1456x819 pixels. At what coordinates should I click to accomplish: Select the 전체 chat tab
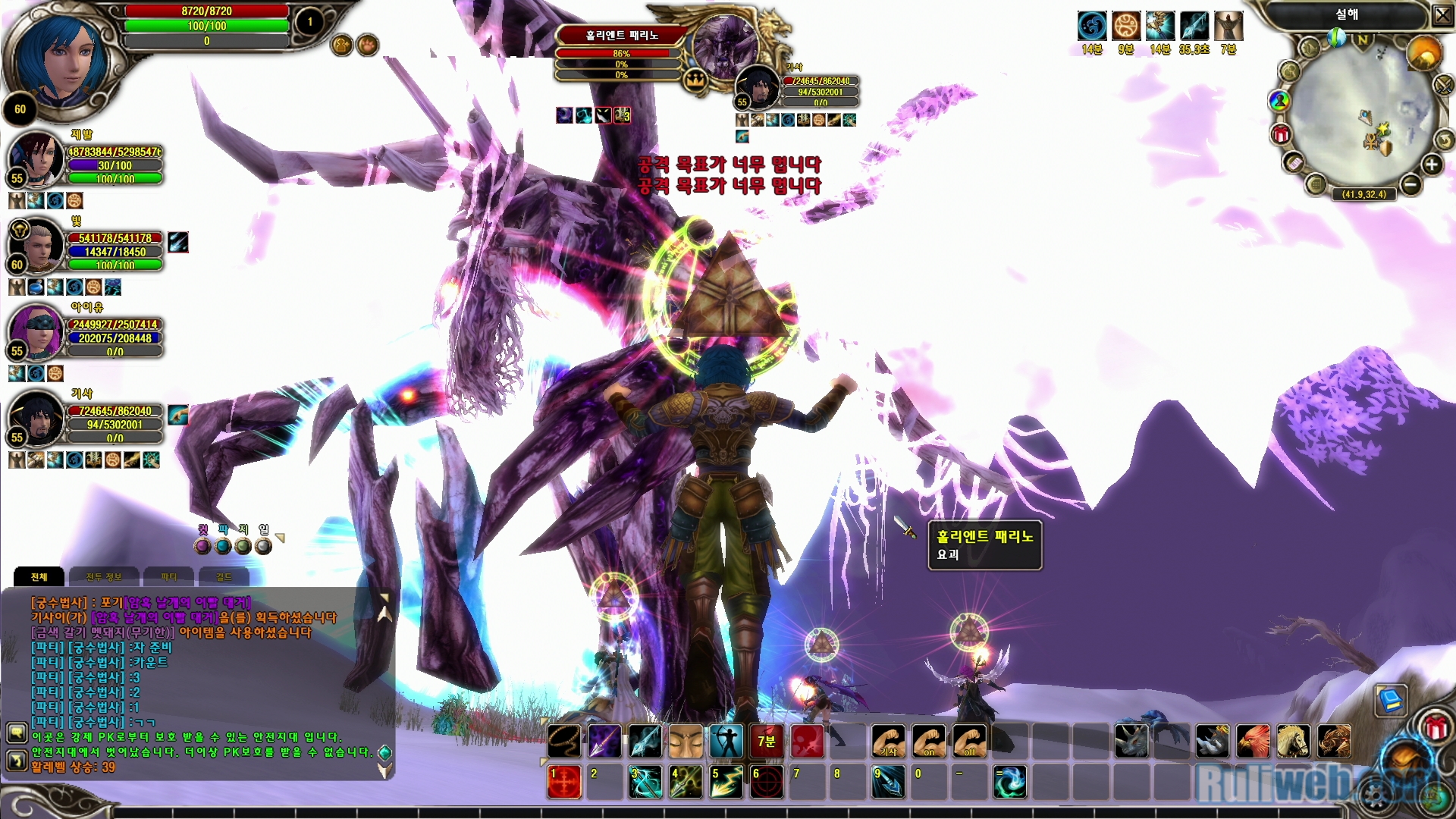pos(39,577)
